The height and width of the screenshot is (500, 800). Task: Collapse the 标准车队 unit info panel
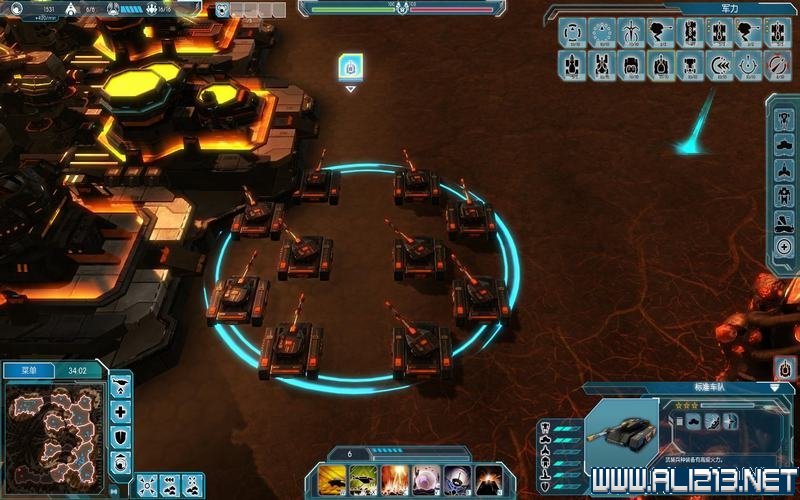pyautogui.click(x=776, y=387)
